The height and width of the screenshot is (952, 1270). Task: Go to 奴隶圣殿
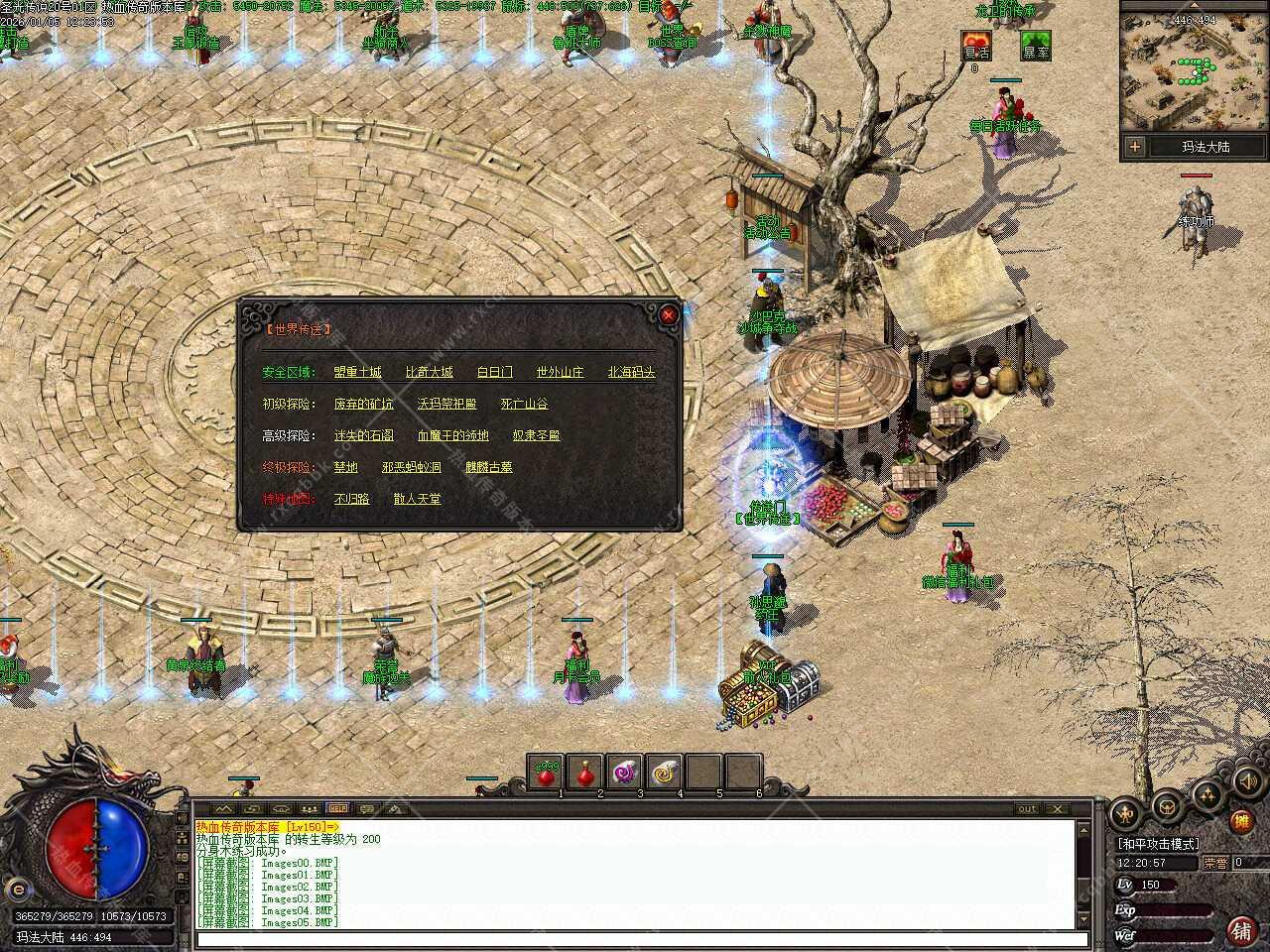536,435
